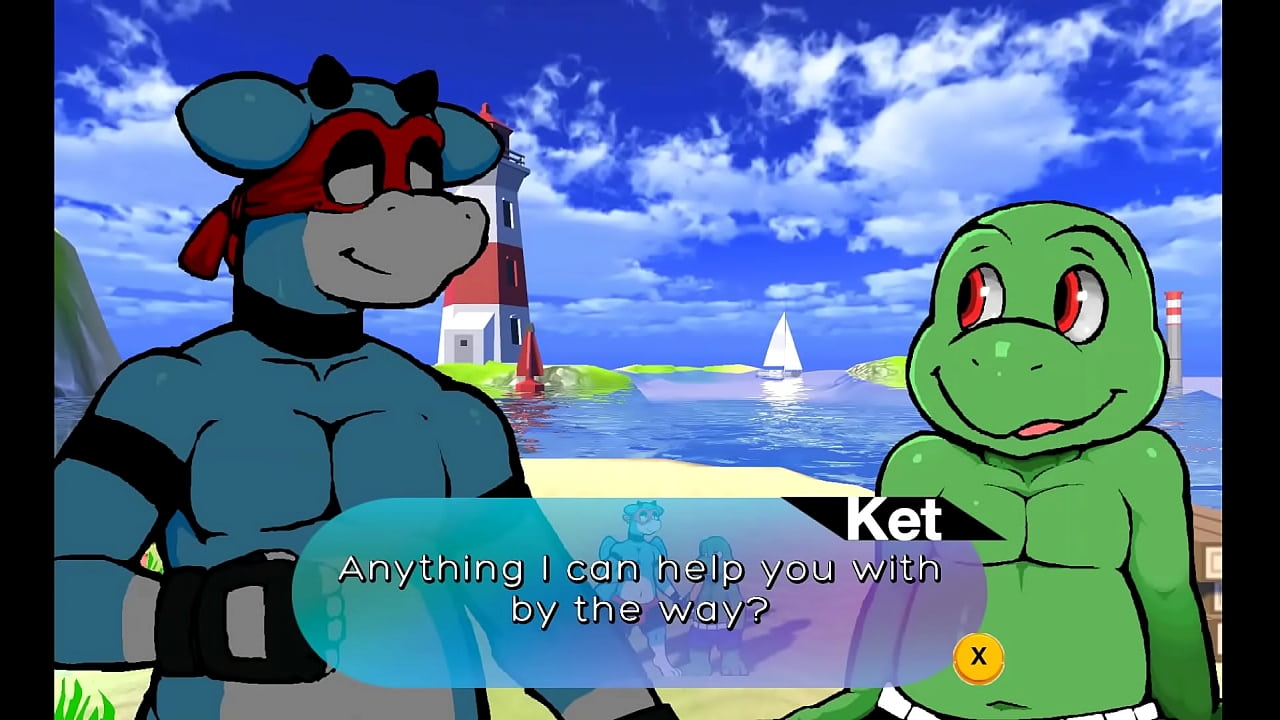Click Ket's dialogue box to continue

click(640, 590)
